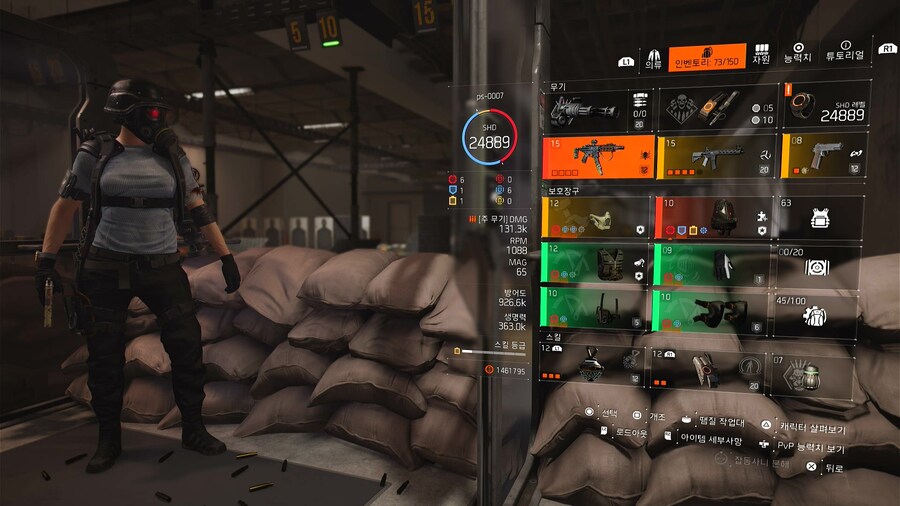
Task: Select the green holster gear slot
Action: tap(597, 311)
